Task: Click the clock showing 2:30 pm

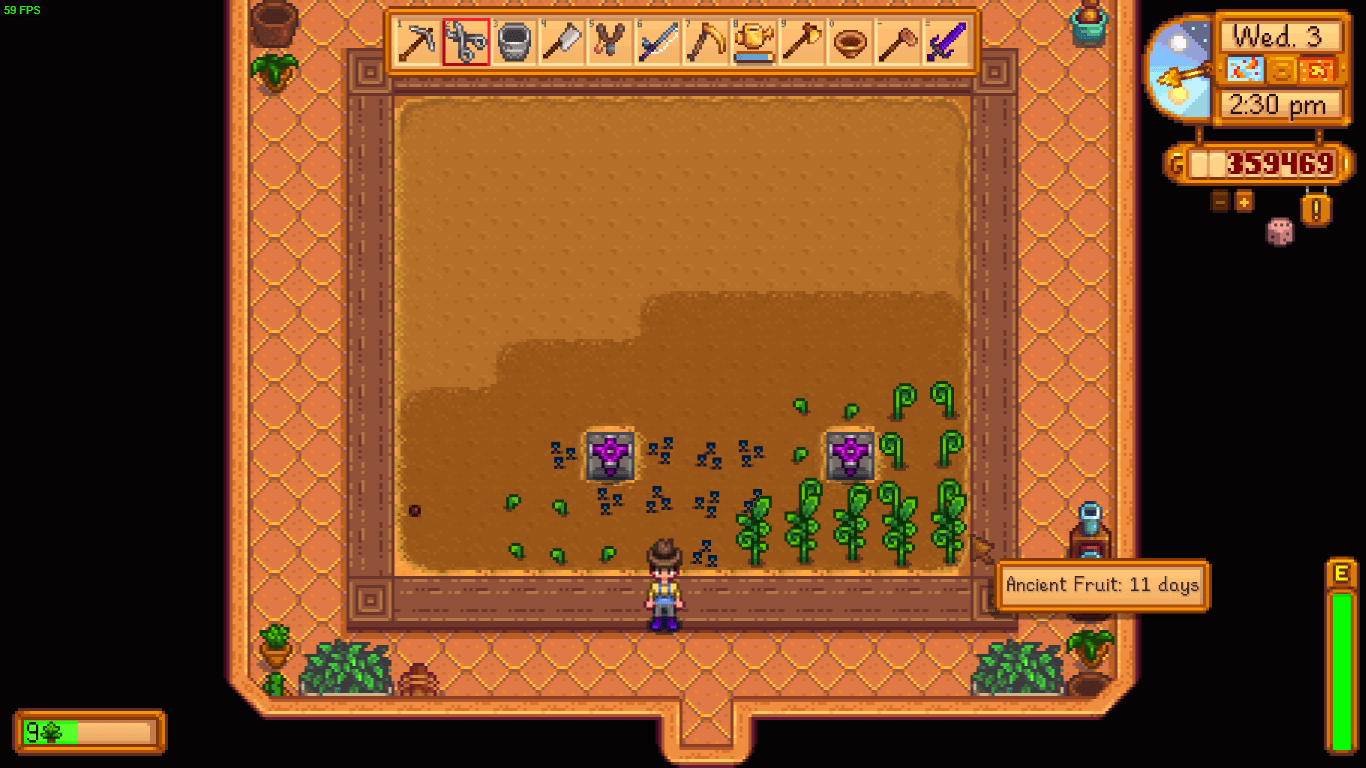Action: coord(1281,104)
